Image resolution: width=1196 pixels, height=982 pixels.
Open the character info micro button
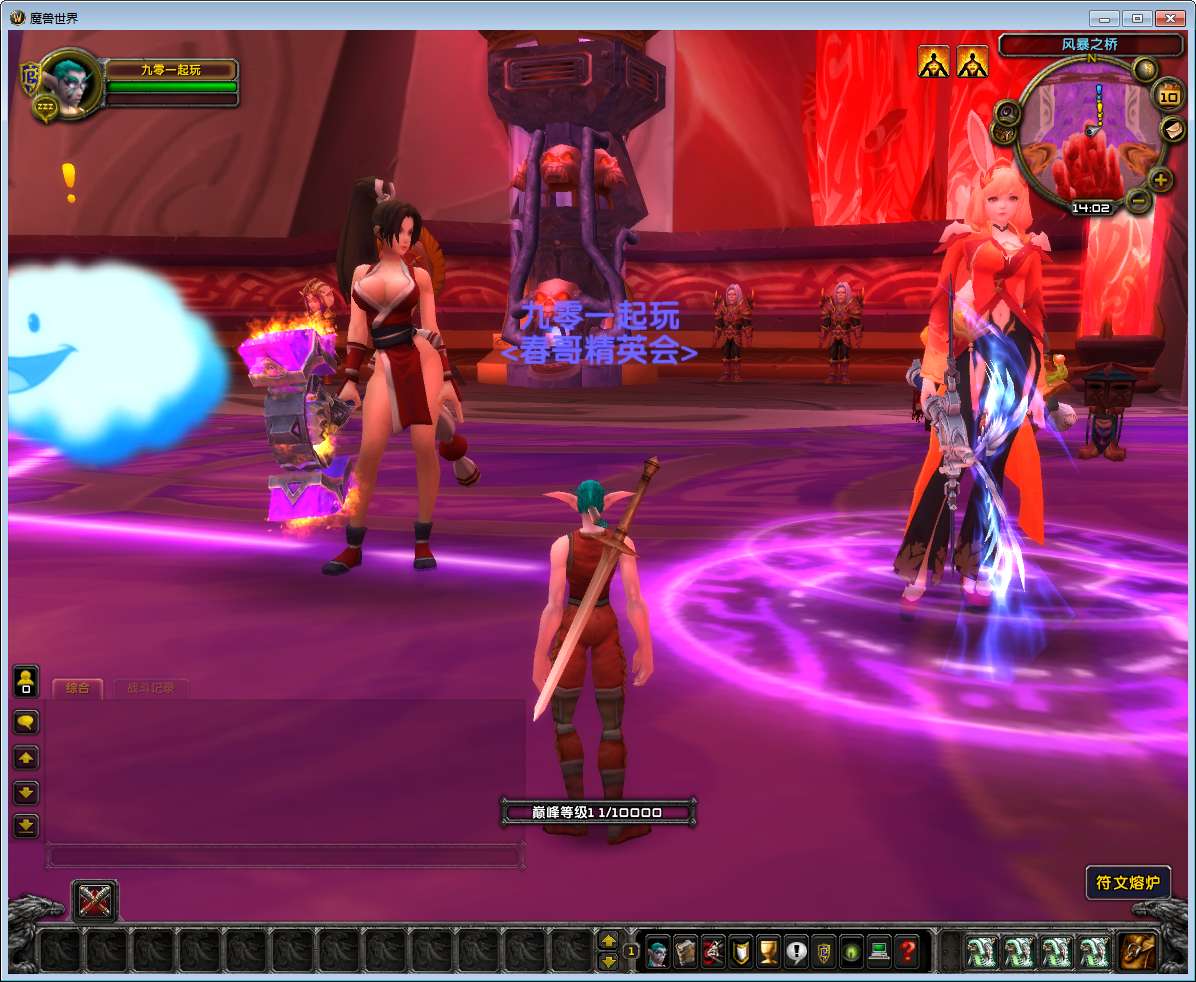[657, 951]
